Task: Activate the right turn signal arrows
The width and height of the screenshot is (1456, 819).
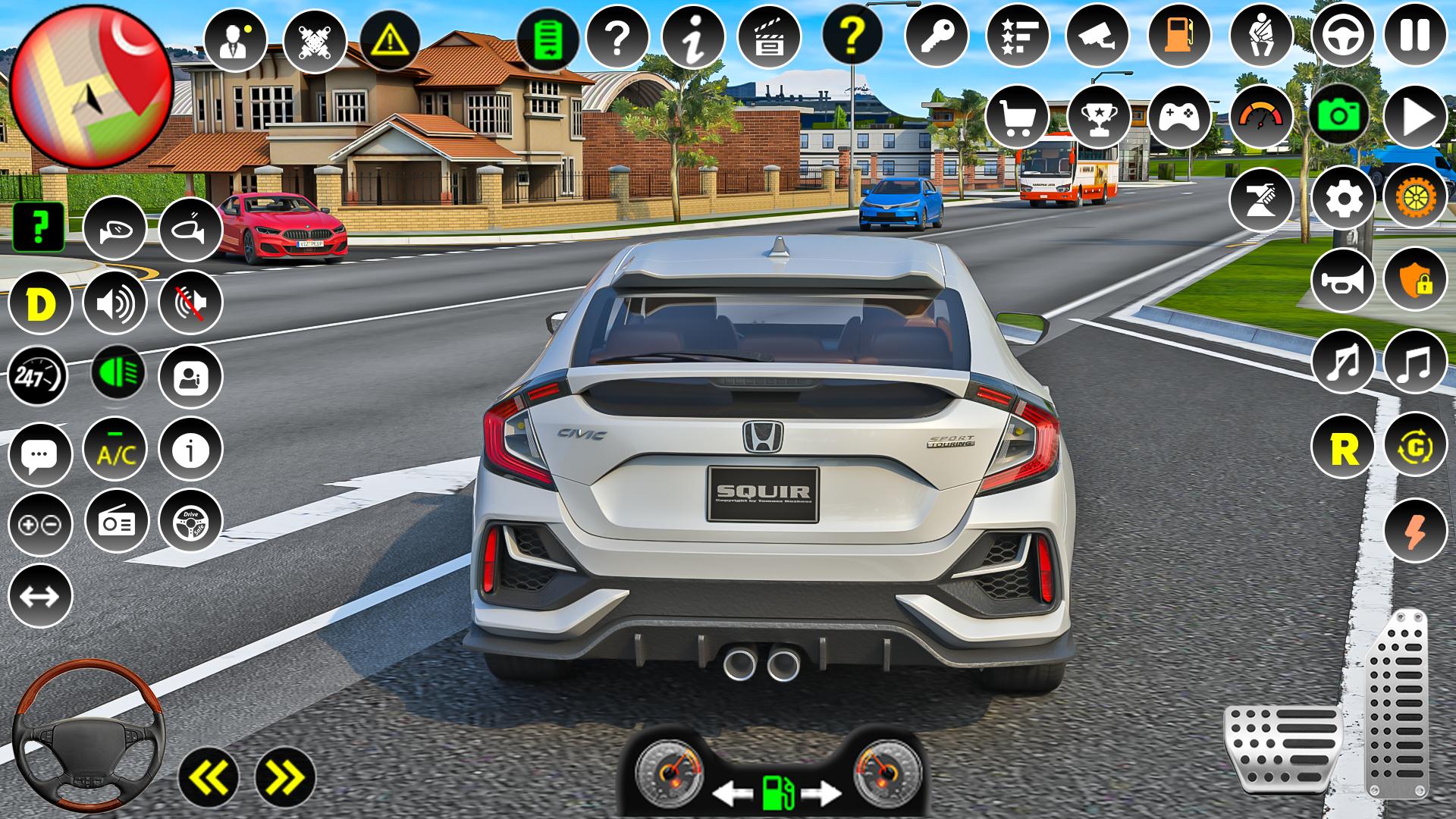Action: [x=285, y=777]
